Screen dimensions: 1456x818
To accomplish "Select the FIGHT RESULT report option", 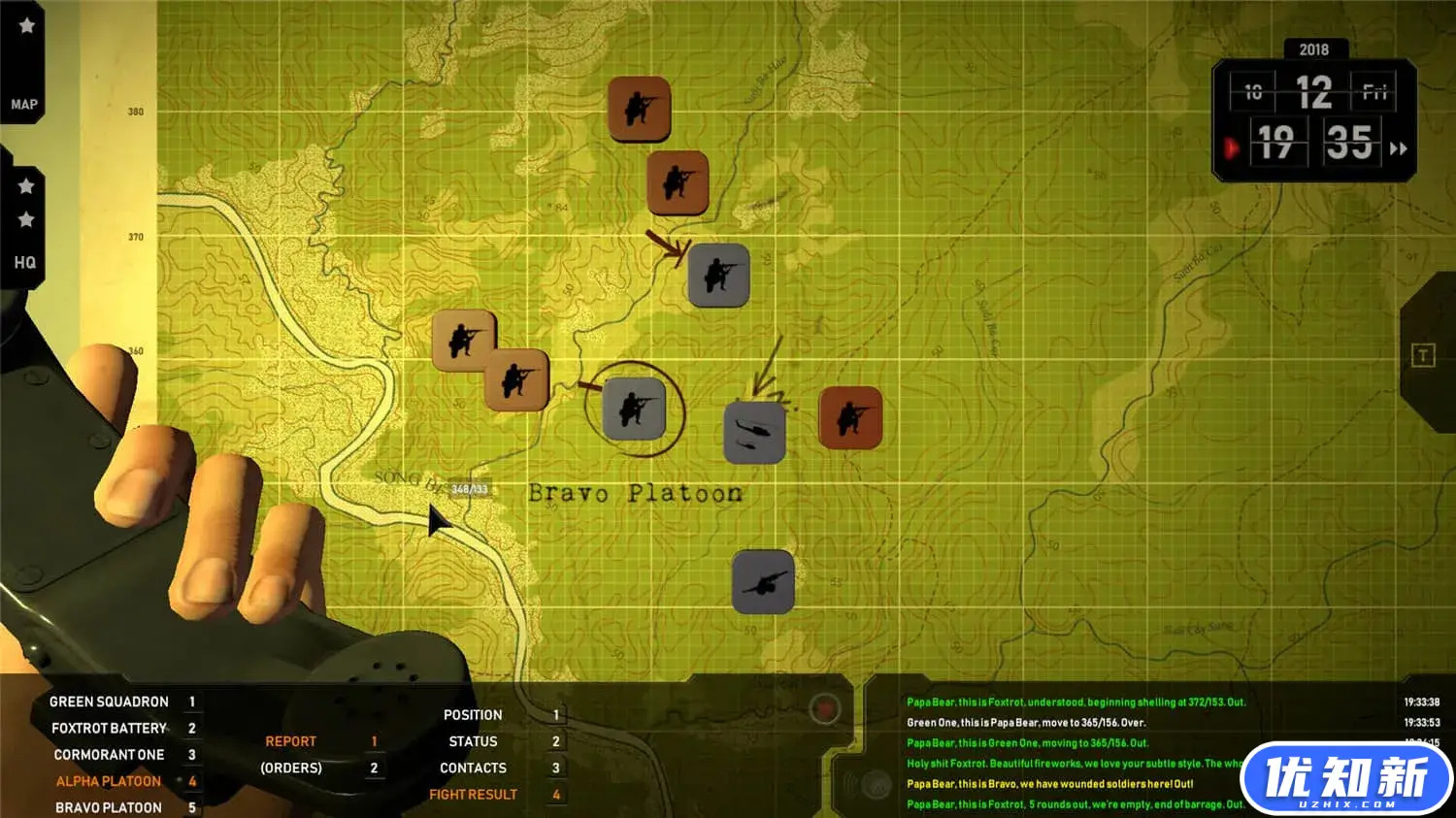I will [473, 795].
